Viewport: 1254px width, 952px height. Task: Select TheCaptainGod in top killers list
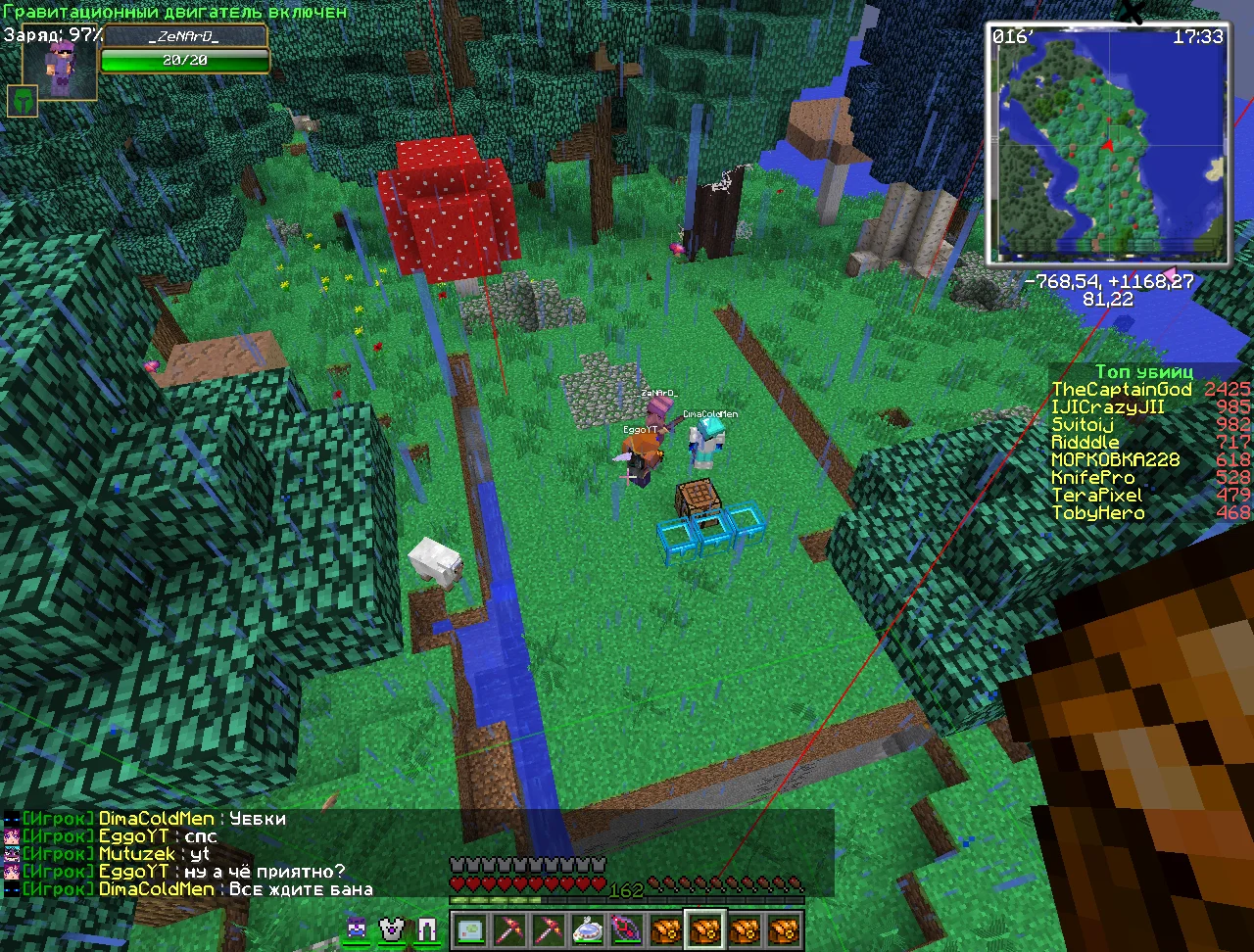[x=1121, y=390]
